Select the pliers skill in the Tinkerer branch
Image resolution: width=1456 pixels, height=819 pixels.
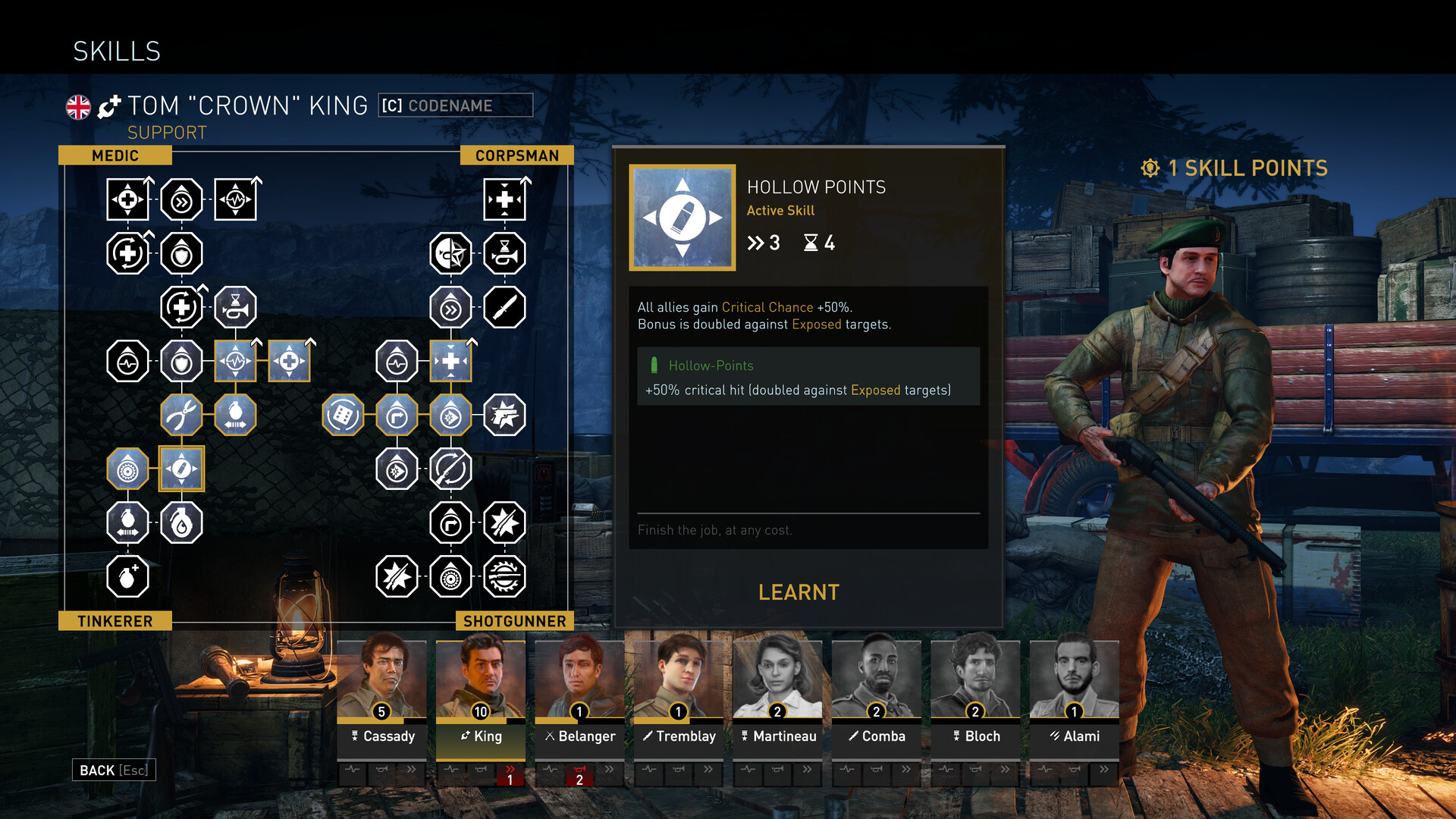(x=181, y=415)
